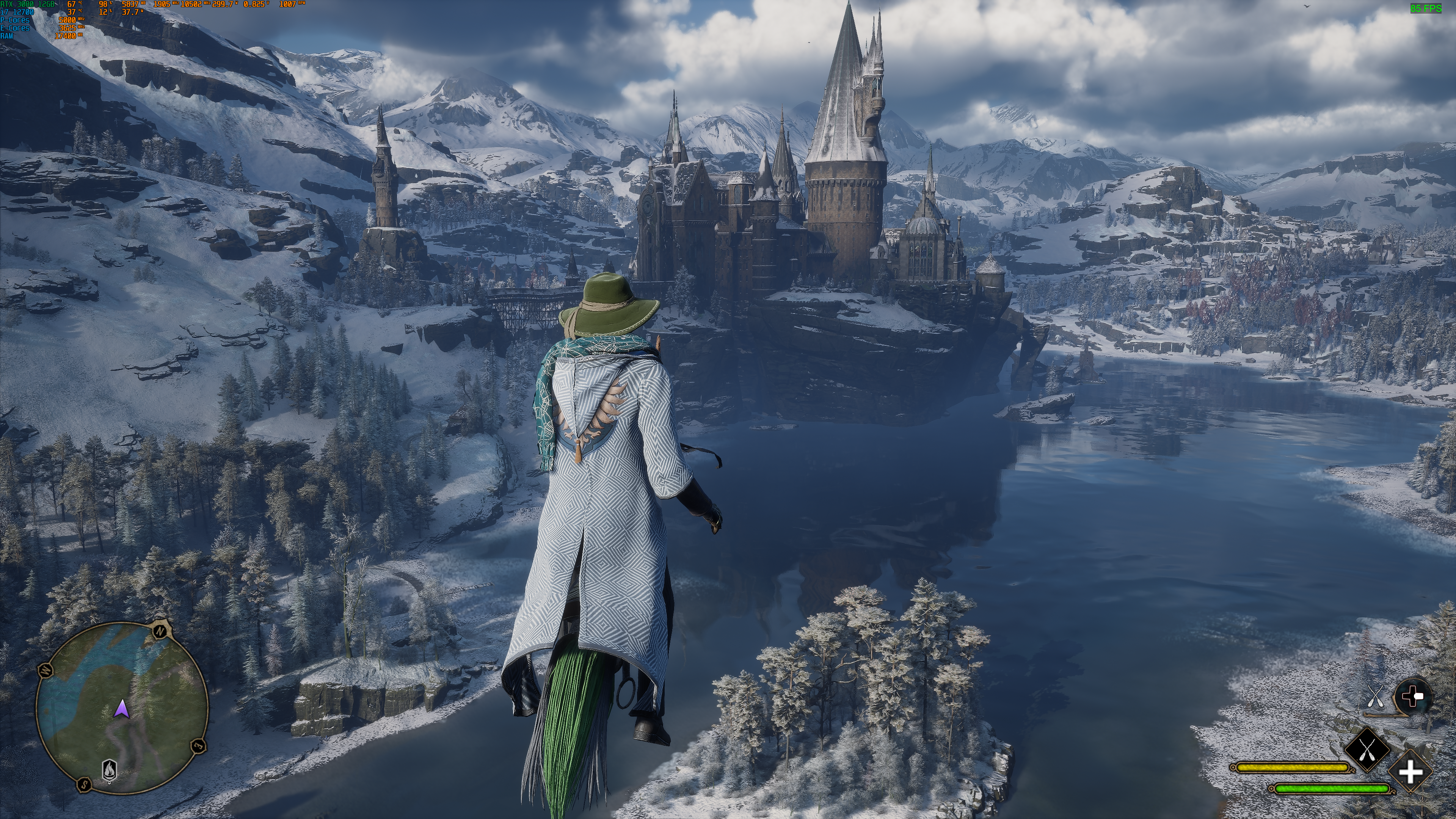Use the white plus healing diamond slot

click(x=1410, y=772)
